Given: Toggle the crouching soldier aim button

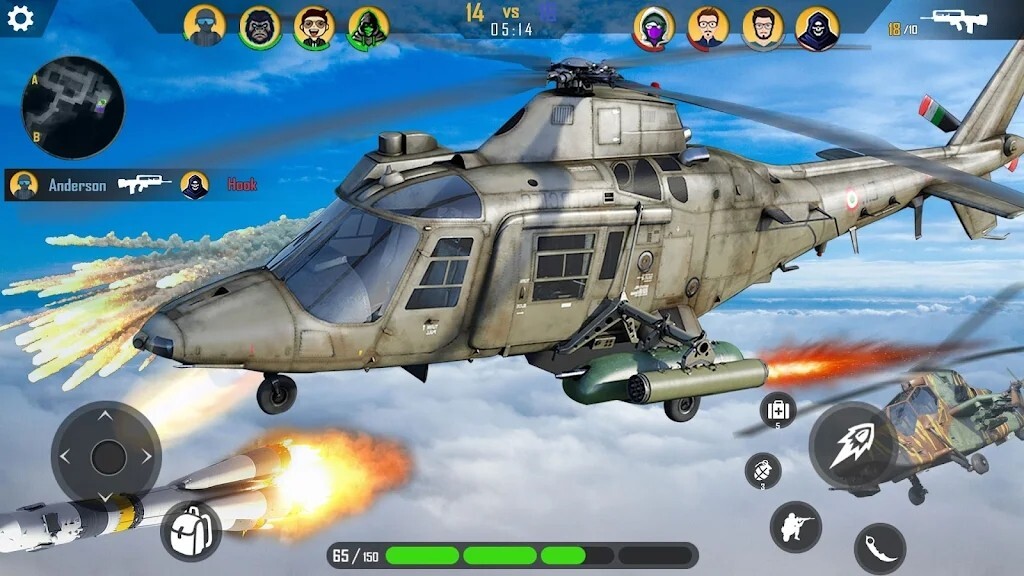Looking at the screenshot, I should tap(795, 526).
